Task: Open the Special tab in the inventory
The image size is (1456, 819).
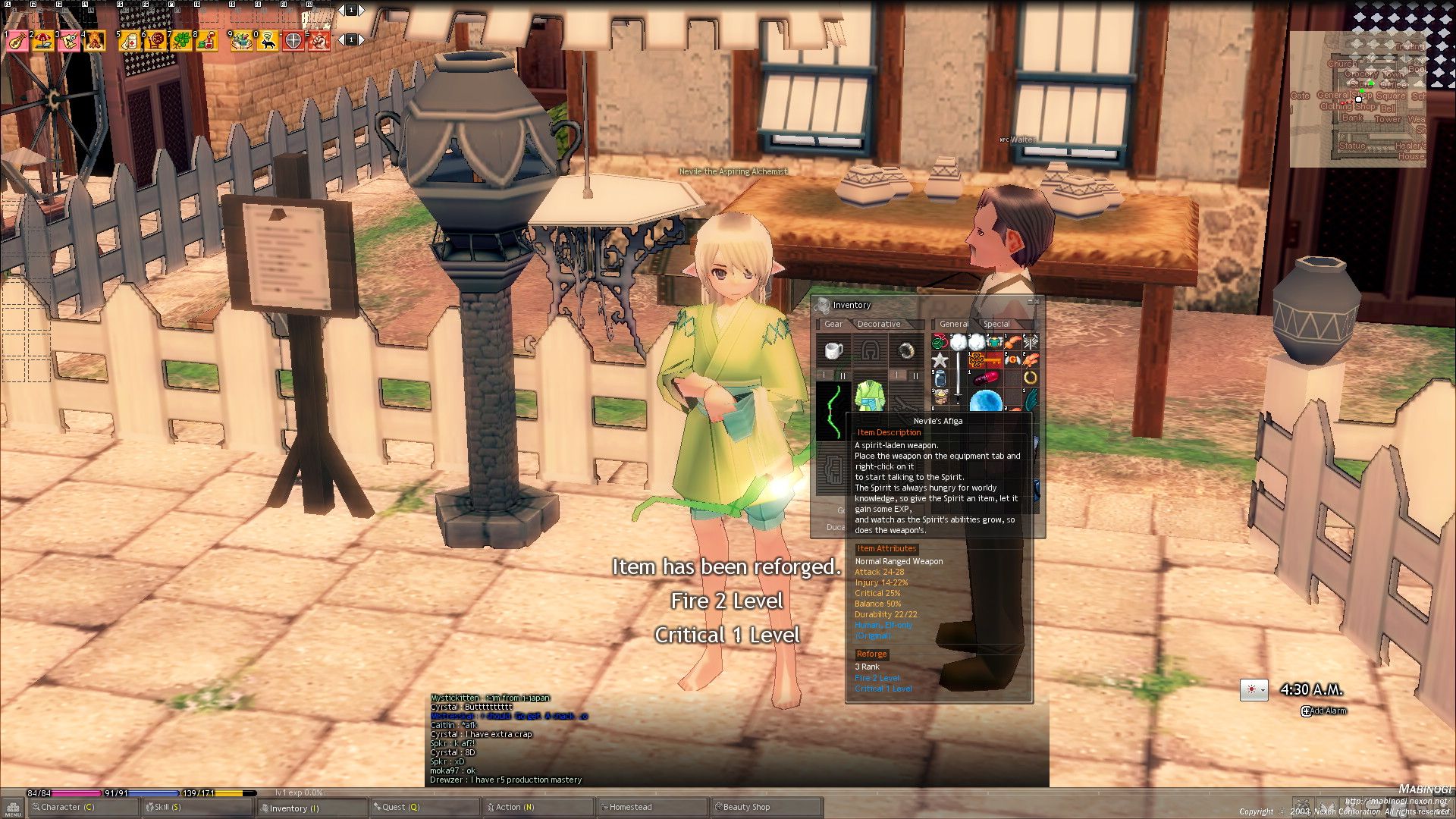Action: pyautogui.click(x=996, y=324)
